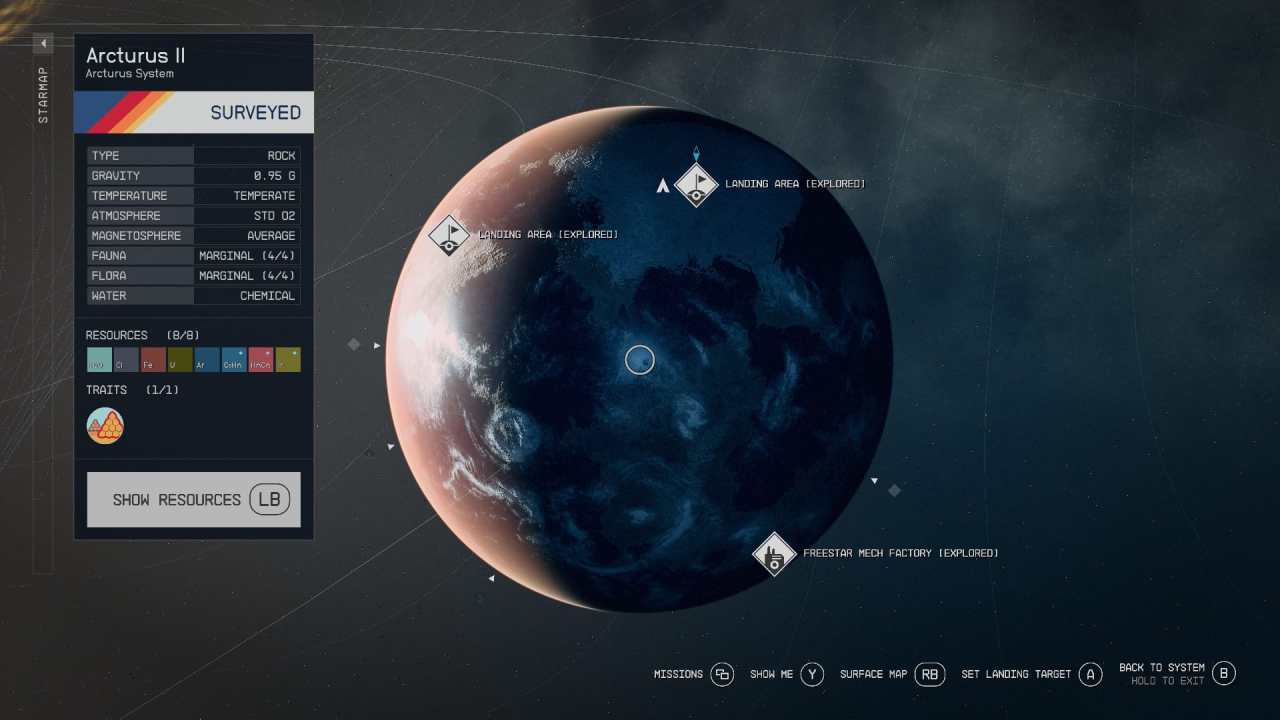Image resolution: width=1280 pixels, height=720 pixels.
Task: Select the Gravity 0.95 G stat row
Action: click(193, 175)
